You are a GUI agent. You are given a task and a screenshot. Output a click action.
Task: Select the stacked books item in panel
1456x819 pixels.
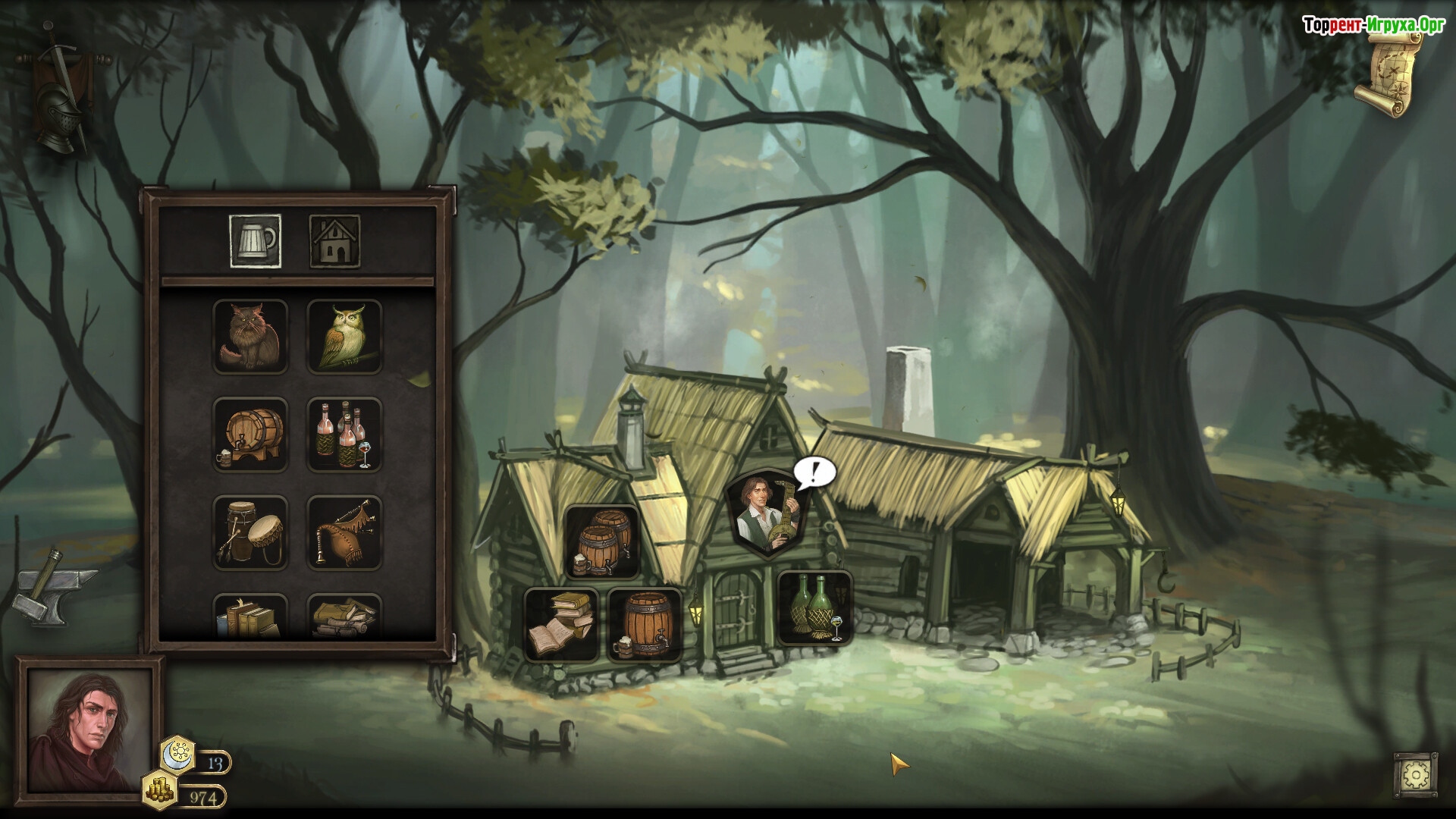(x=250, y=617)
